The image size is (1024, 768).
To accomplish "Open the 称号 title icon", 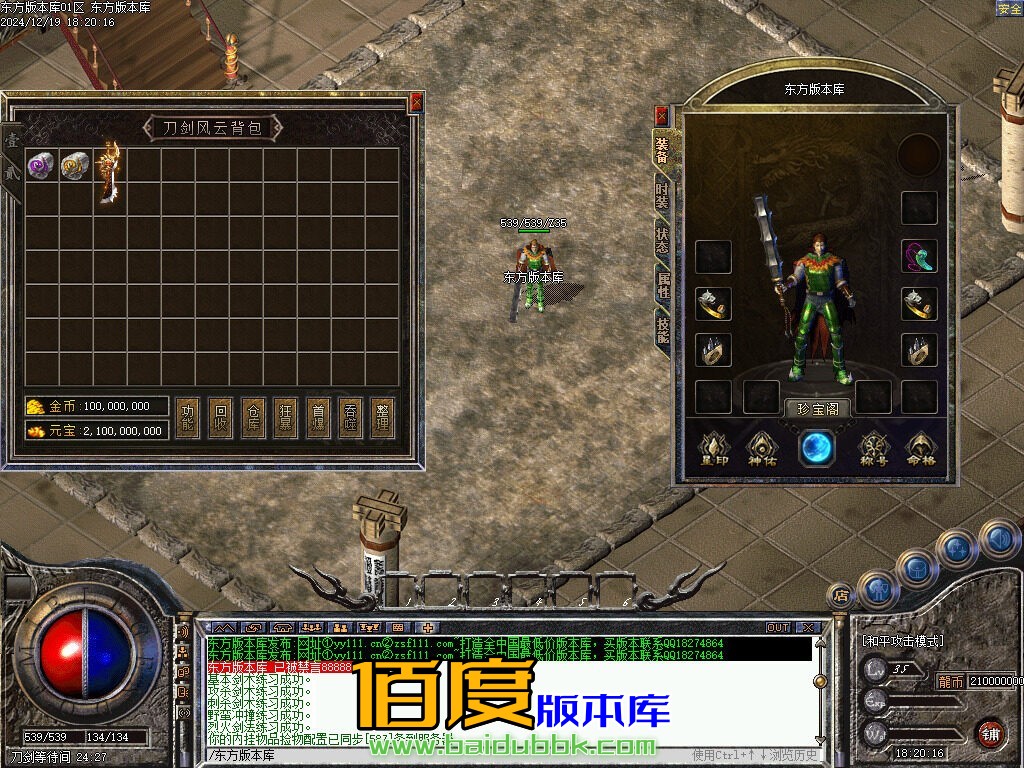I will (874, 449).
